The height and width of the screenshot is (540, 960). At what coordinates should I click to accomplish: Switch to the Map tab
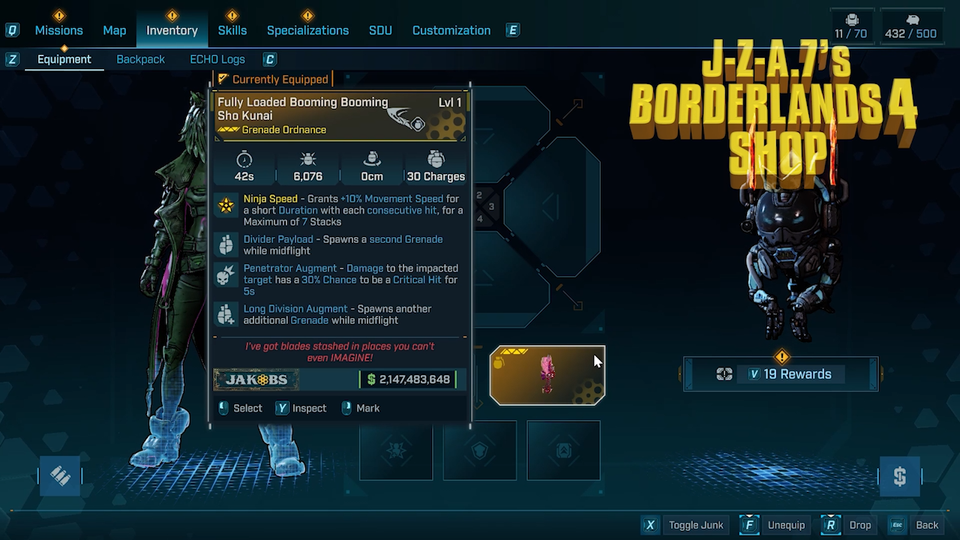[114, 30]
